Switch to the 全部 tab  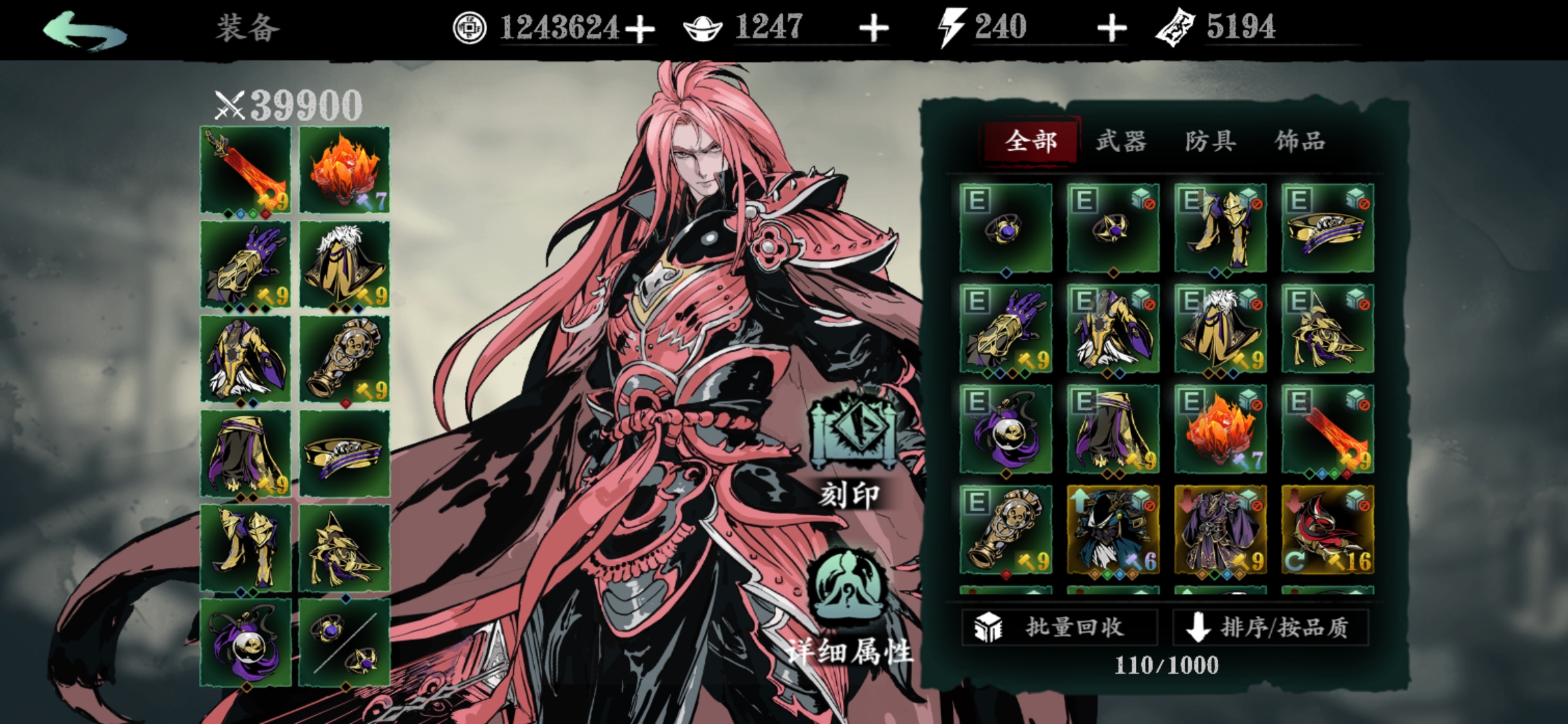[x=1031, y=141]
